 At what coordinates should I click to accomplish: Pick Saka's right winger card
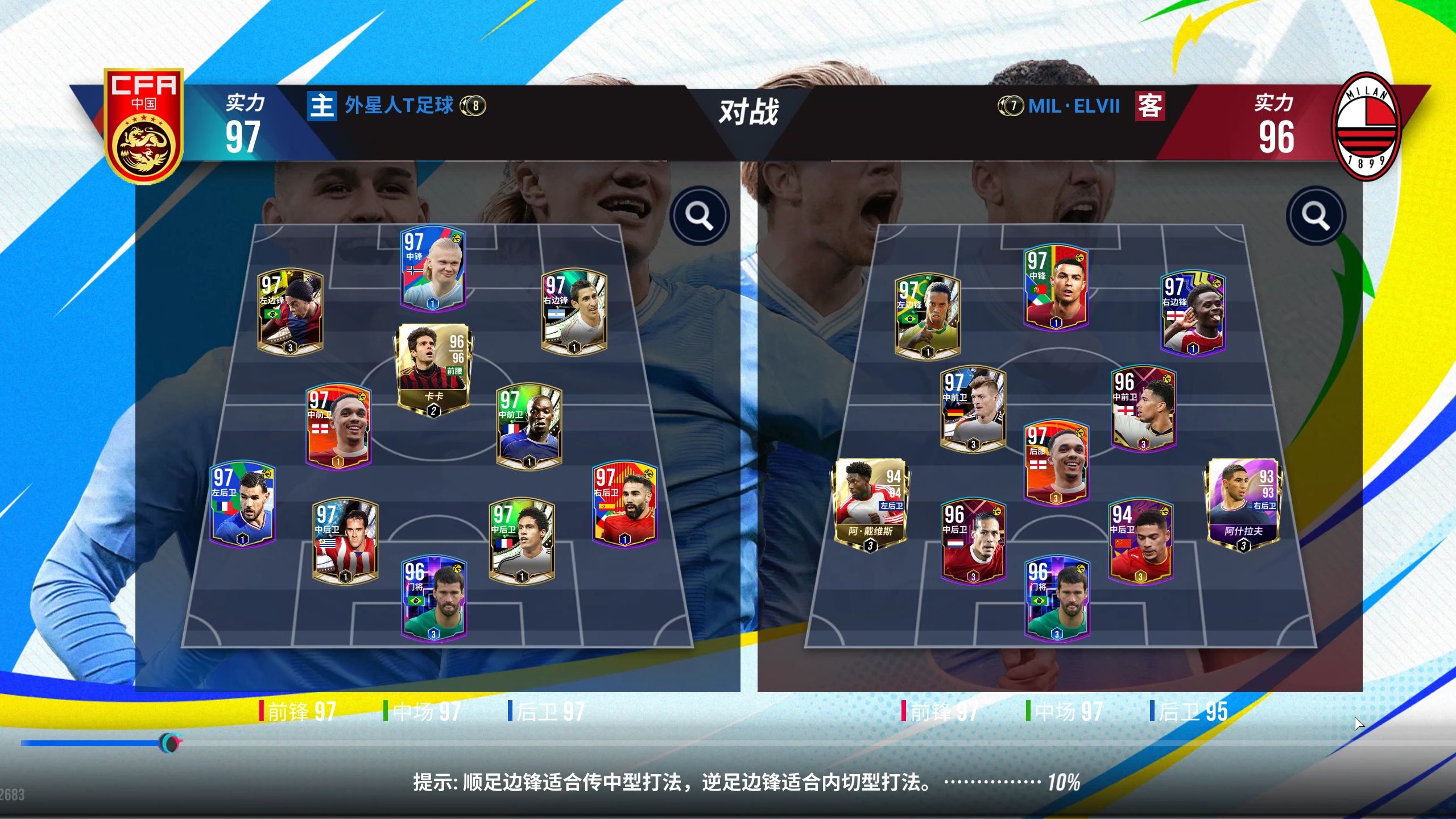pyautogui.click(x=1193, y=313)
